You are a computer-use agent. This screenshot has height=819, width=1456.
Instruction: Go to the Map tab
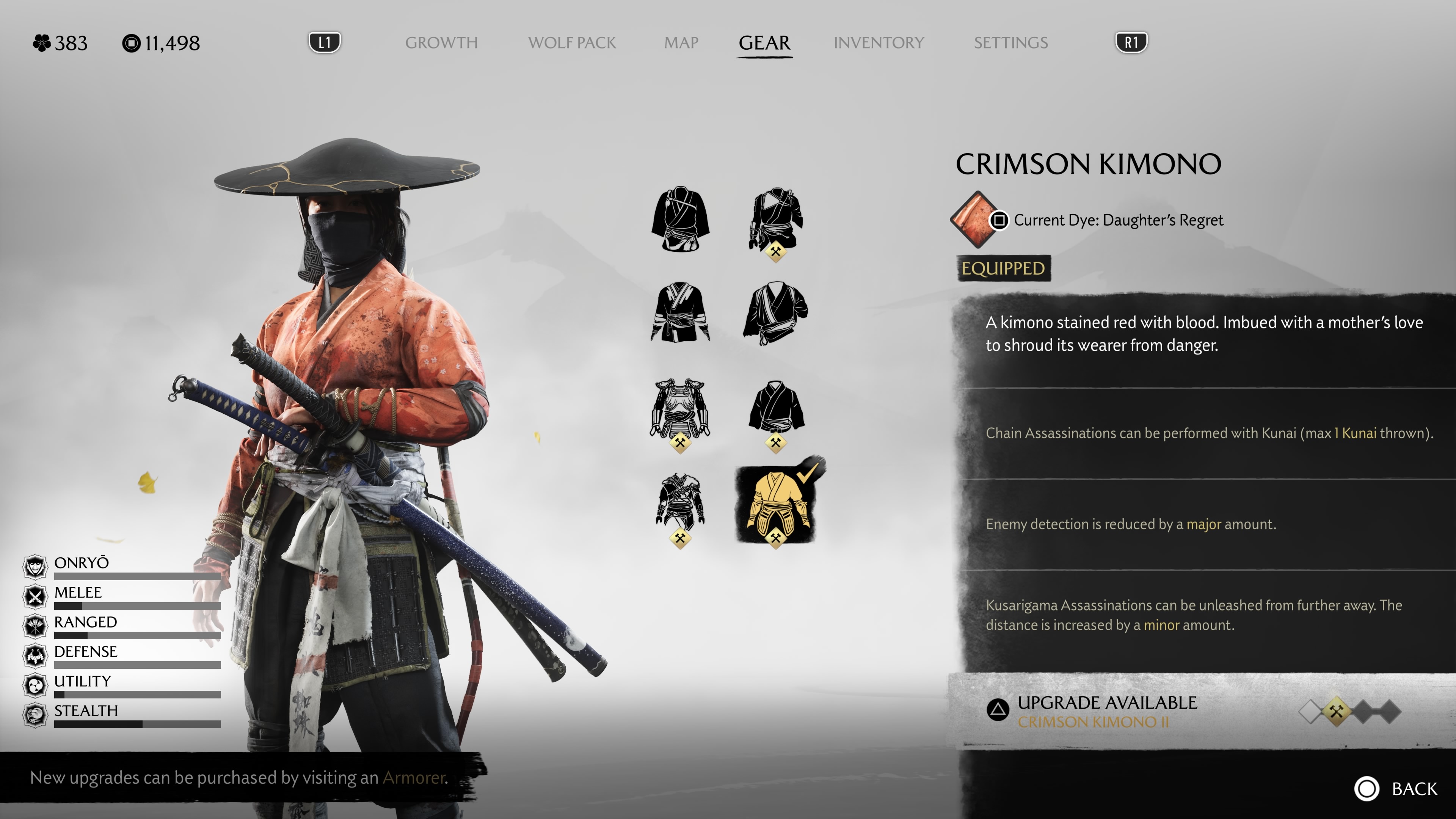point(681,43)
